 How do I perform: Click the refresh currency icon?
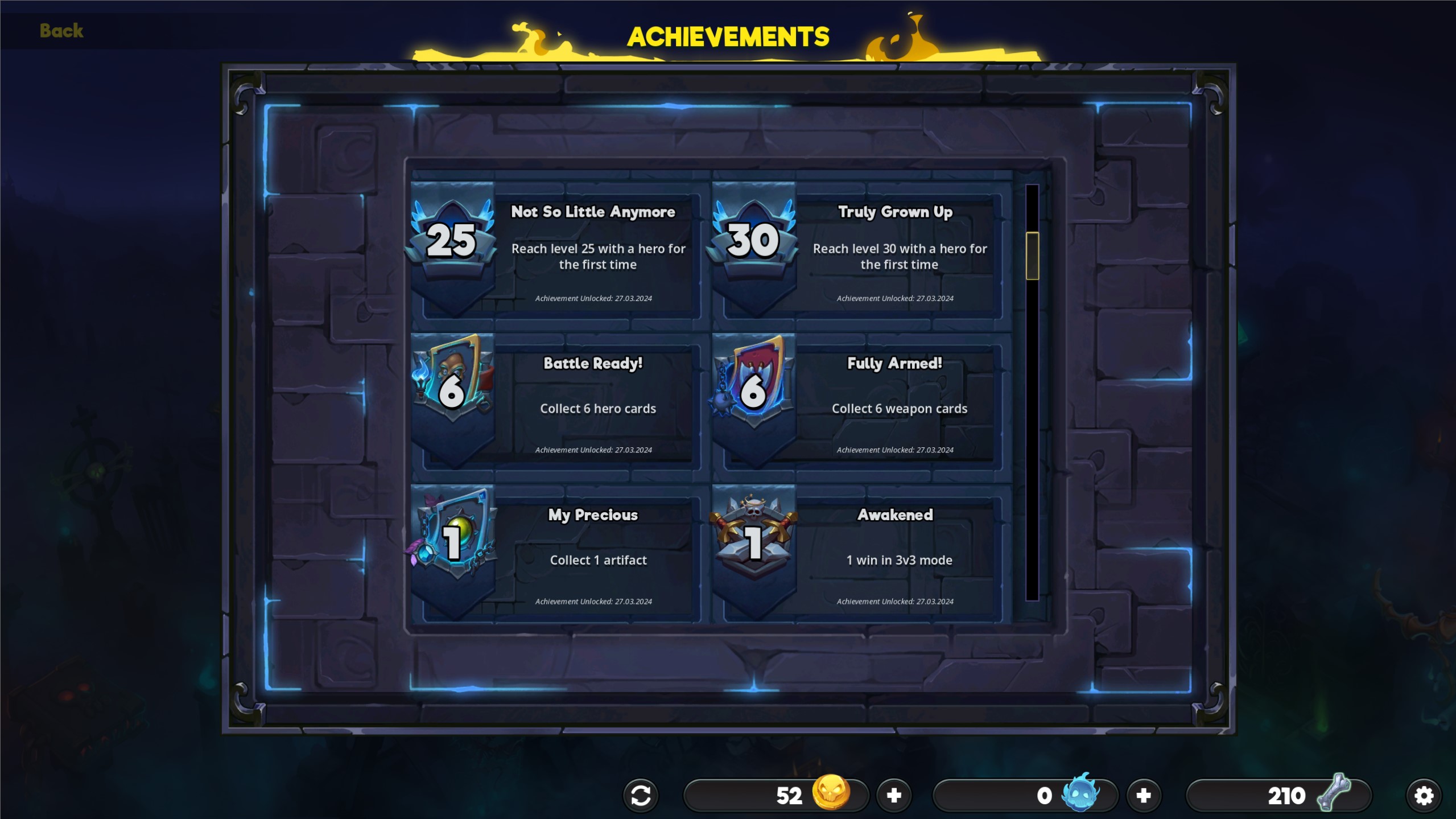coord(641,795)
